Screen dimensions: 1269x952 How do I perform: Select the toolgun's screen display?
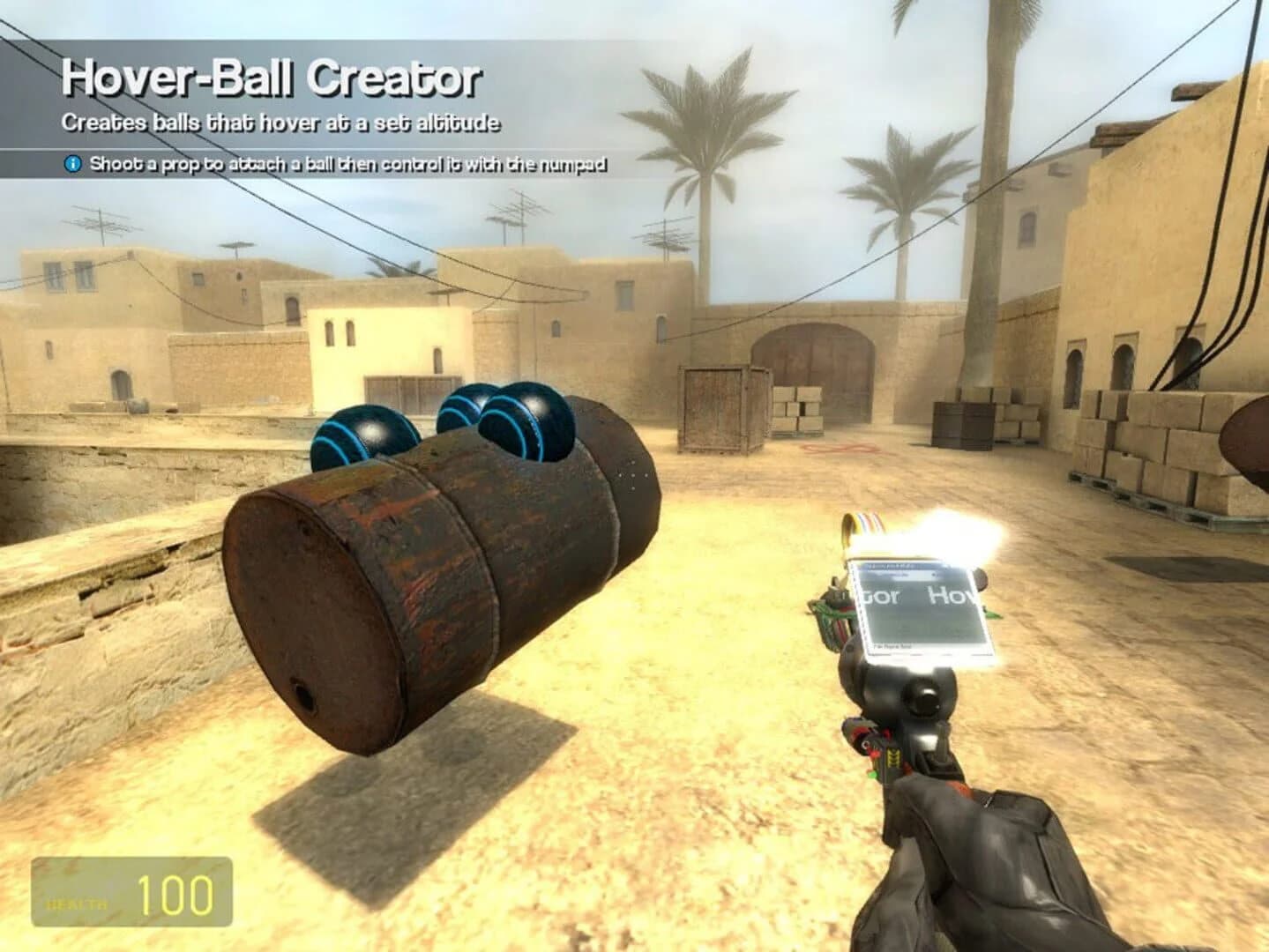click(922, 608)
